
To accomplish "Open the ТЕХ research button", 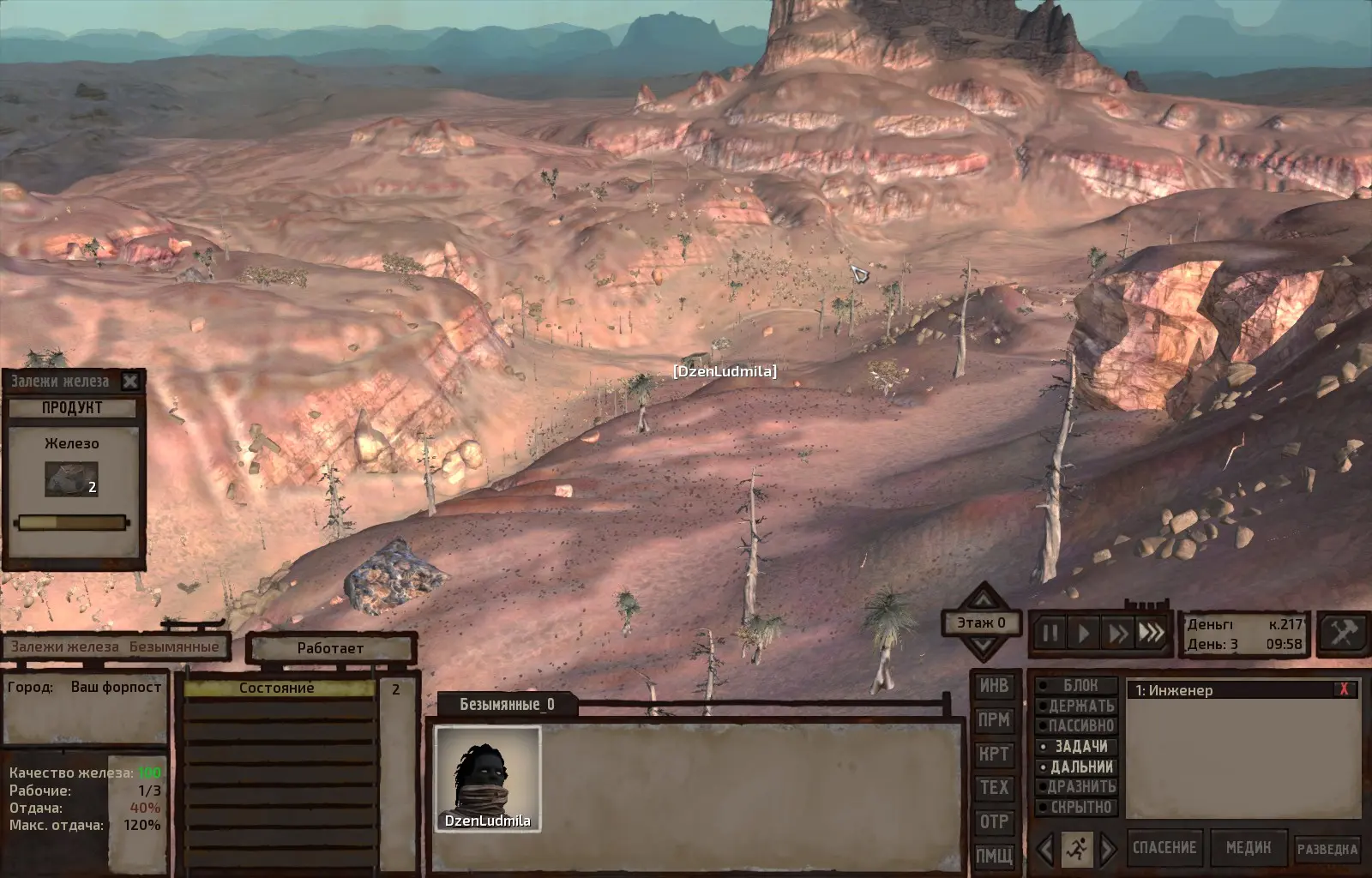I will point(994,788).
